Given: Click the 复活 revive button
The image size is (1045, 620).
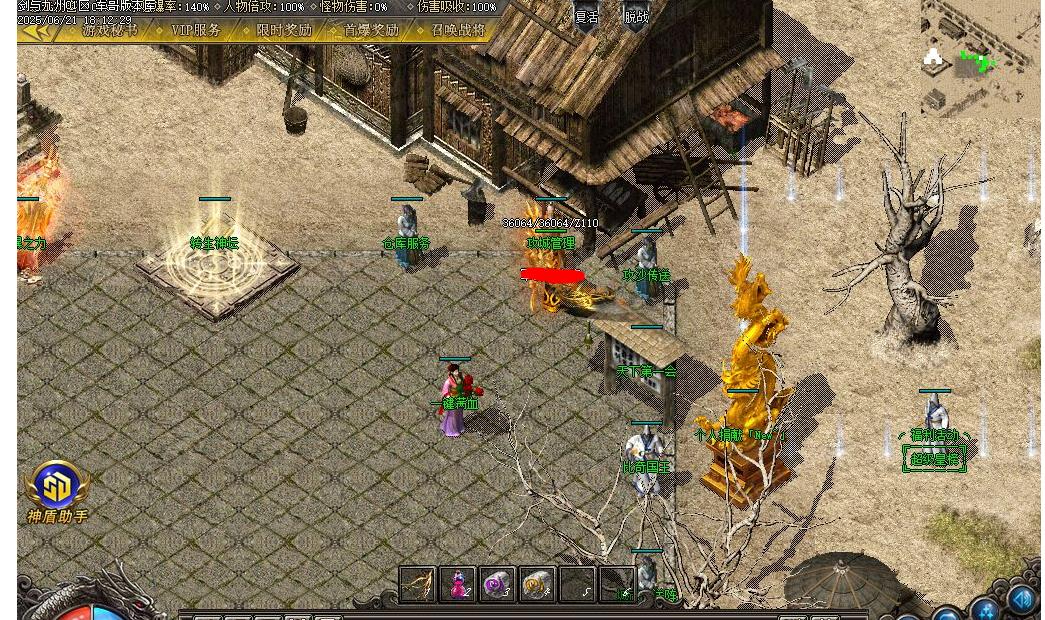Looking at the screenshot, I should 586,17.
